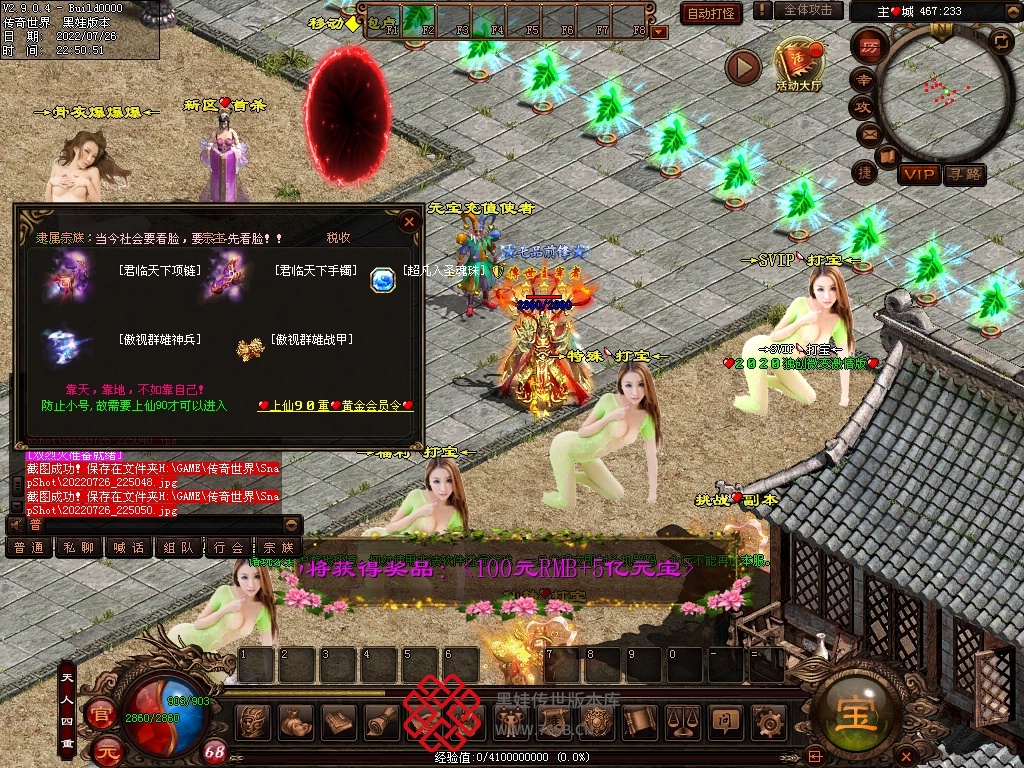Select the 傲视群雄神兵 weapon icon
This screenshot has height=768, width=1024.
point(67,347)
